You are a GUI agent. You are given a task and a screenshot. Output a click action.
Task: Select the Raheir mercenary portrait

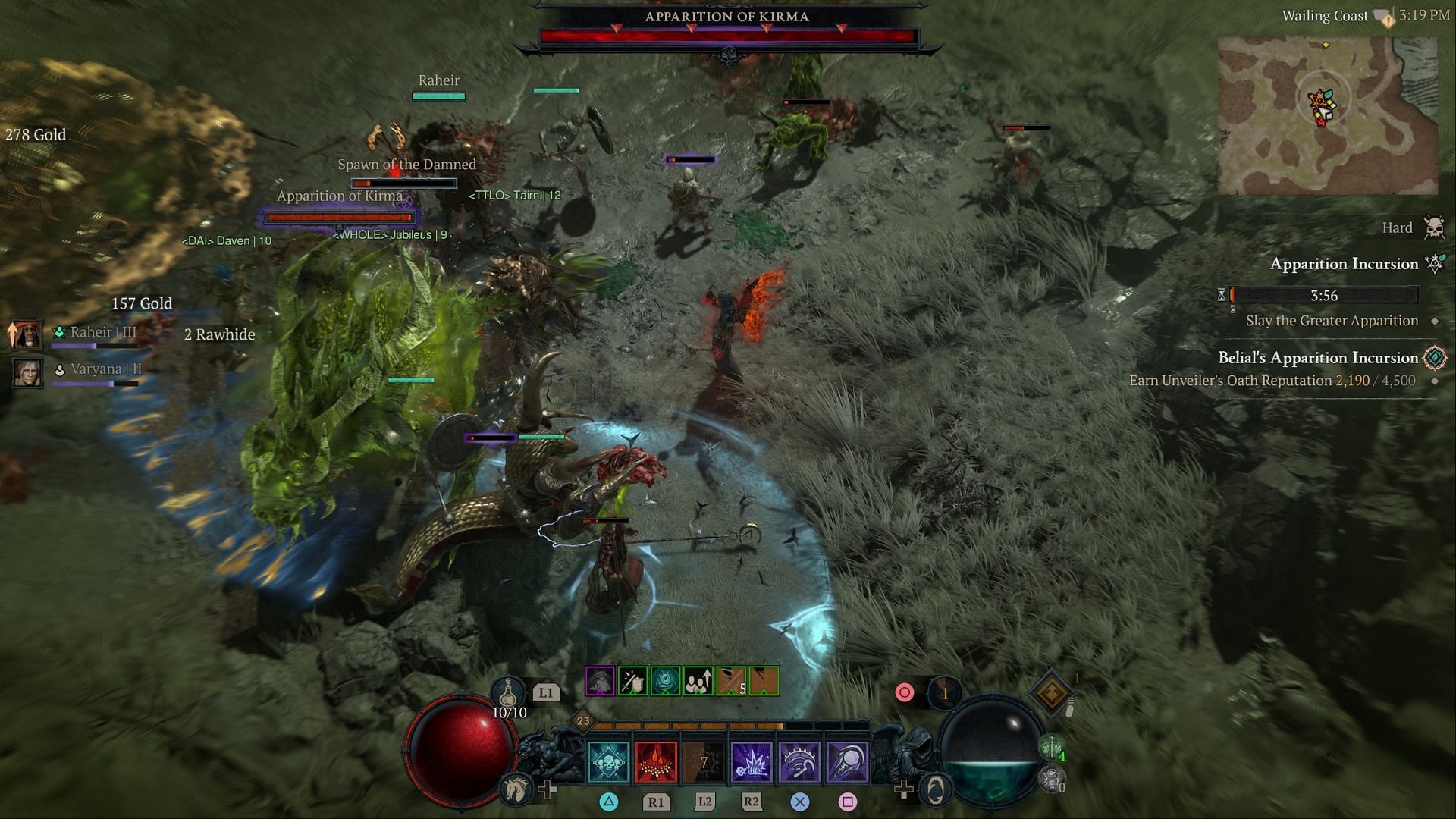27,334
